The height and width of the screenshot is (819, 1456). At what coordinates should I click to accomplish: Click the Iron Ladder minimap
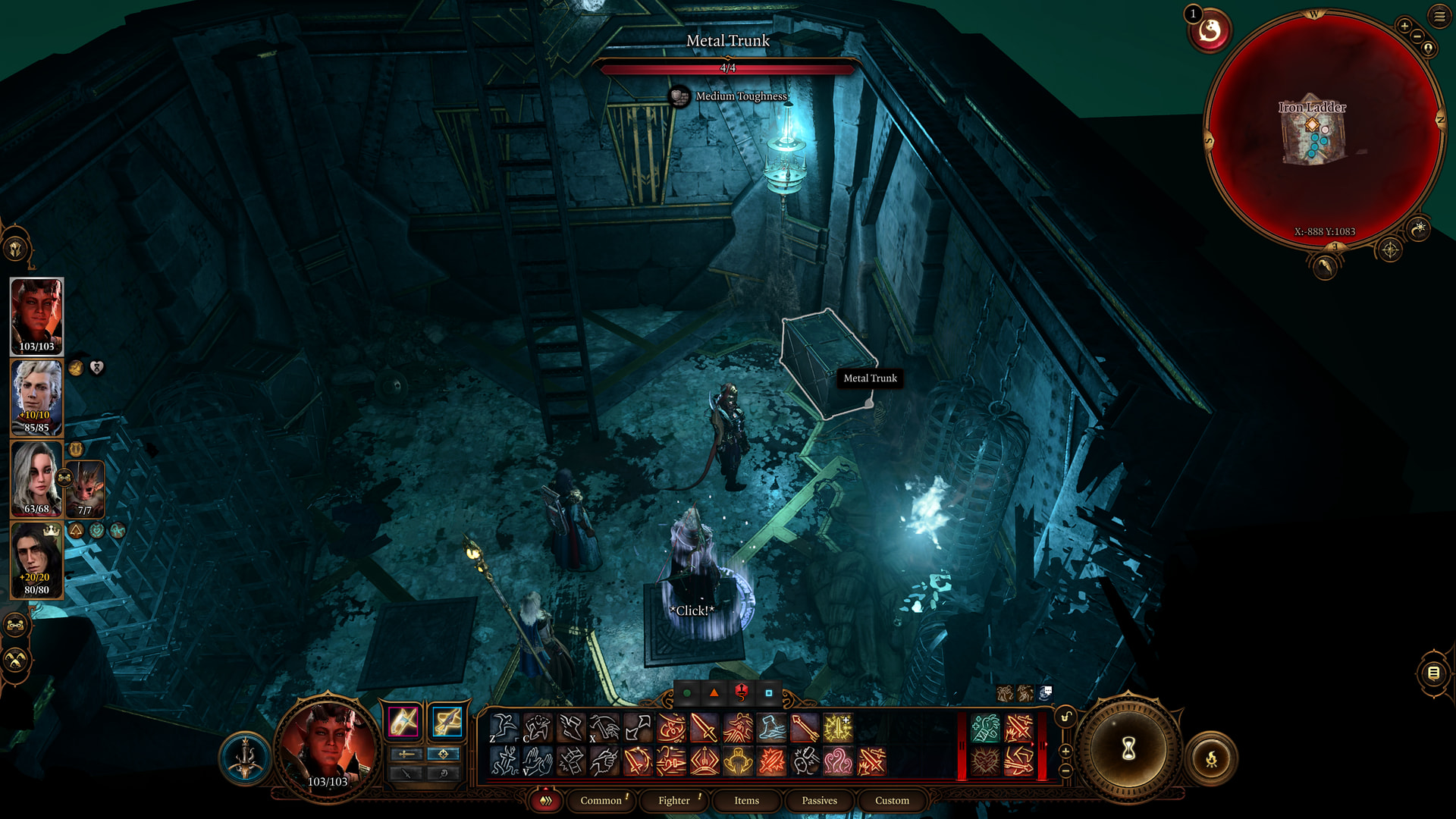tap(1323, 129)
